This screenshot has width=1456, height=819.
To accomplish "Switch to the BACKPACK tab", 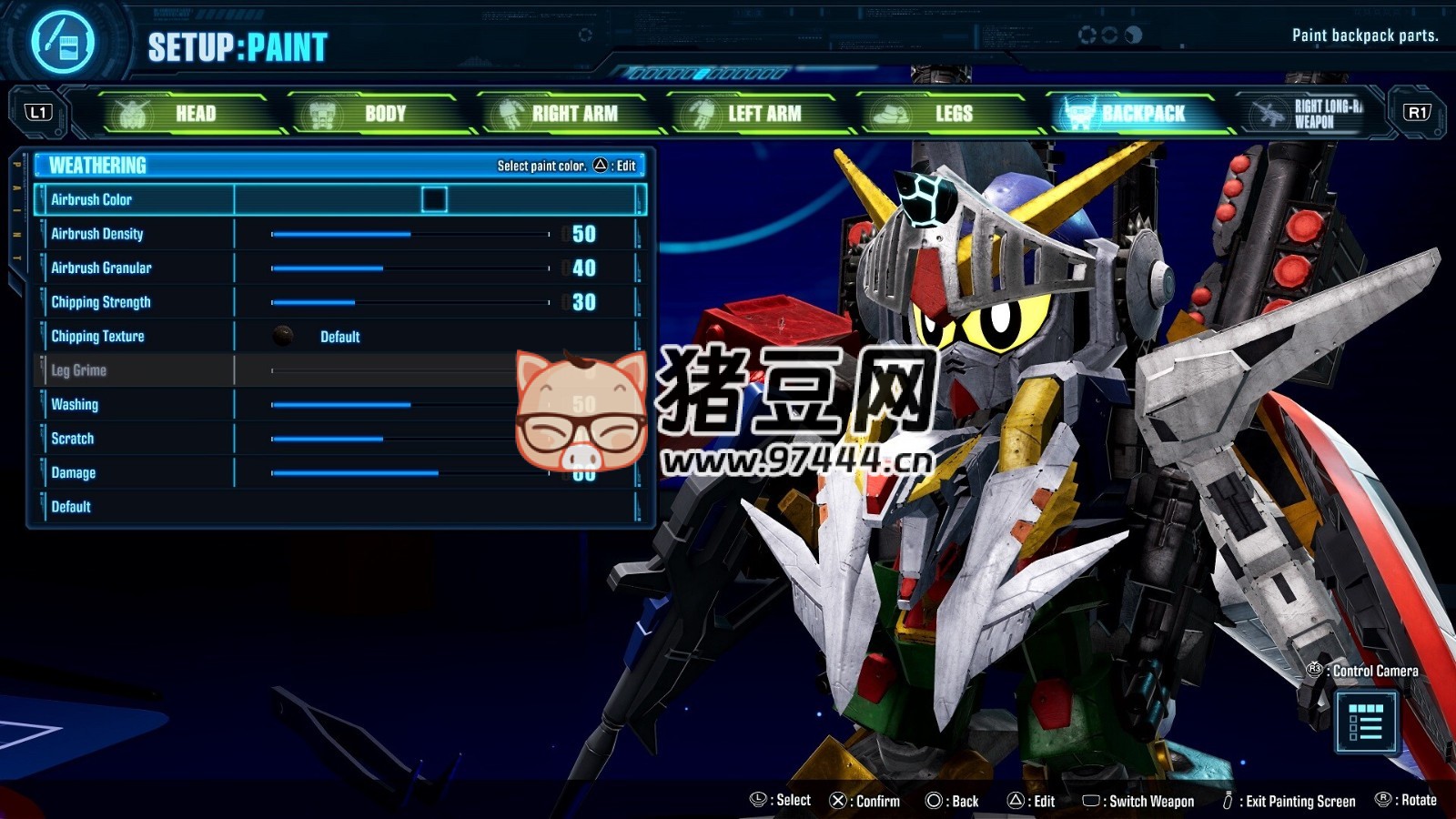I will (1142, 113).
